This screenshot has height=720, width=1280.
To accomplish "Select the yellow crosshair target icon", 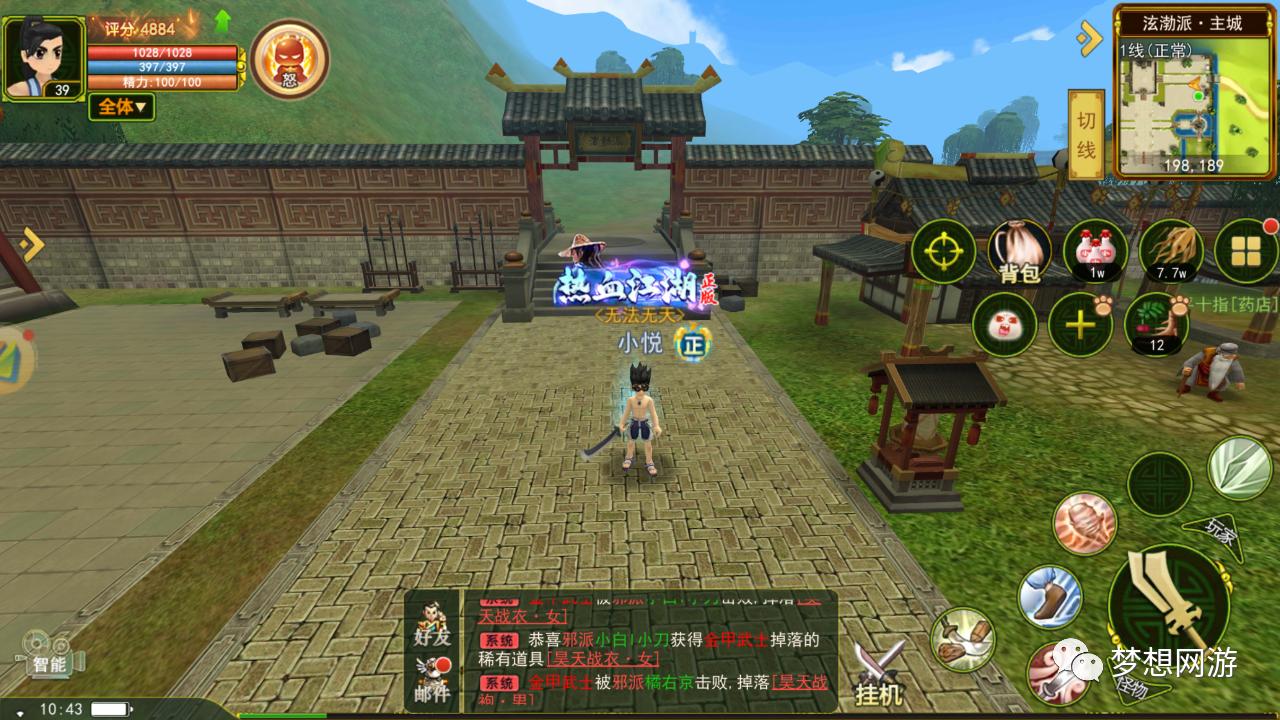I will [943, 251].
